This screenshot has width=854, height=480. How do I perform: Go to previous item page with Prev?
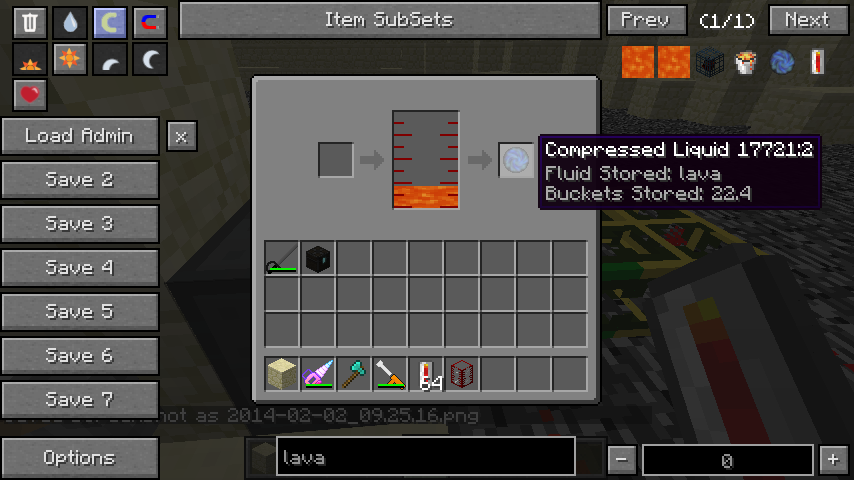645,20
